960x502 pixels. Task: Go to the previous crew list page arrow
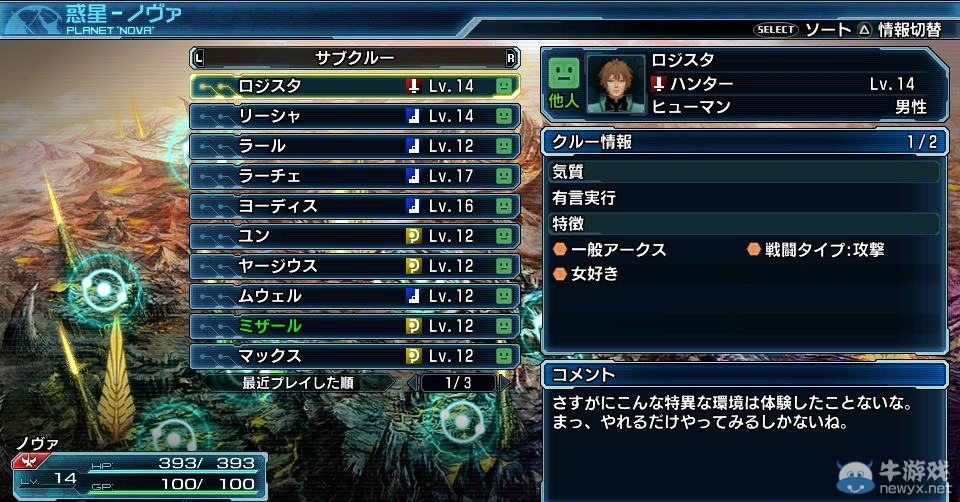coord(412,382)
